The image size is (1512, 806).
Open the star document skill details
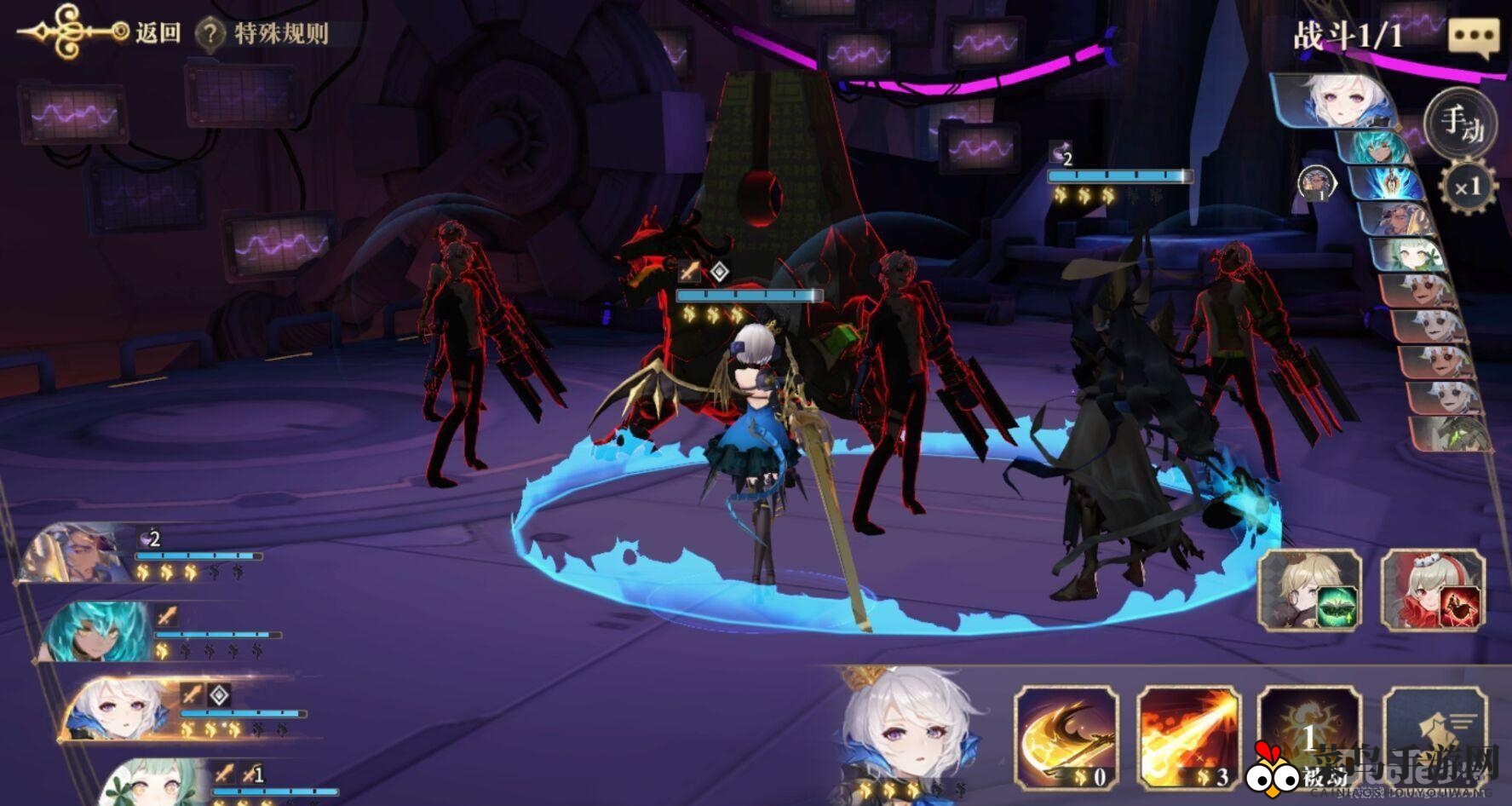point(1435,737)
